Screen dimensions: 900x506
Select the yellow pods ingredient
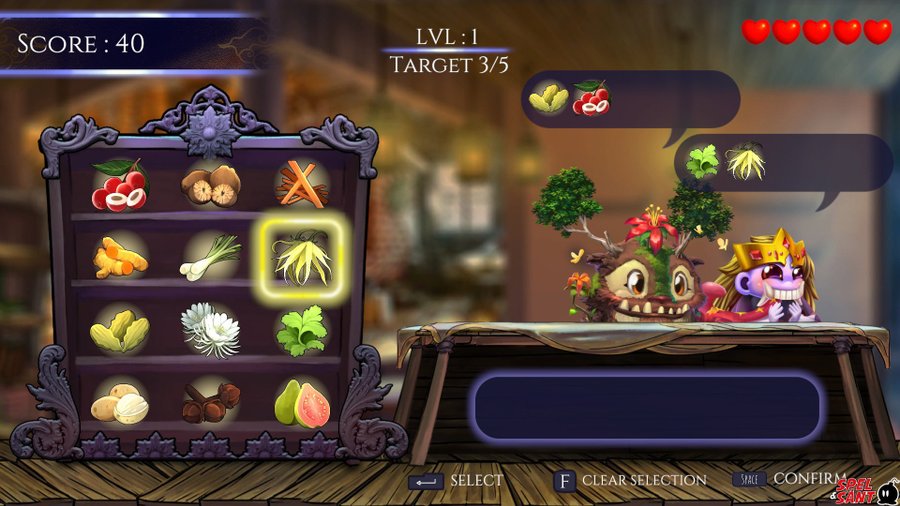pyautogui.click(x=119, y=331)
